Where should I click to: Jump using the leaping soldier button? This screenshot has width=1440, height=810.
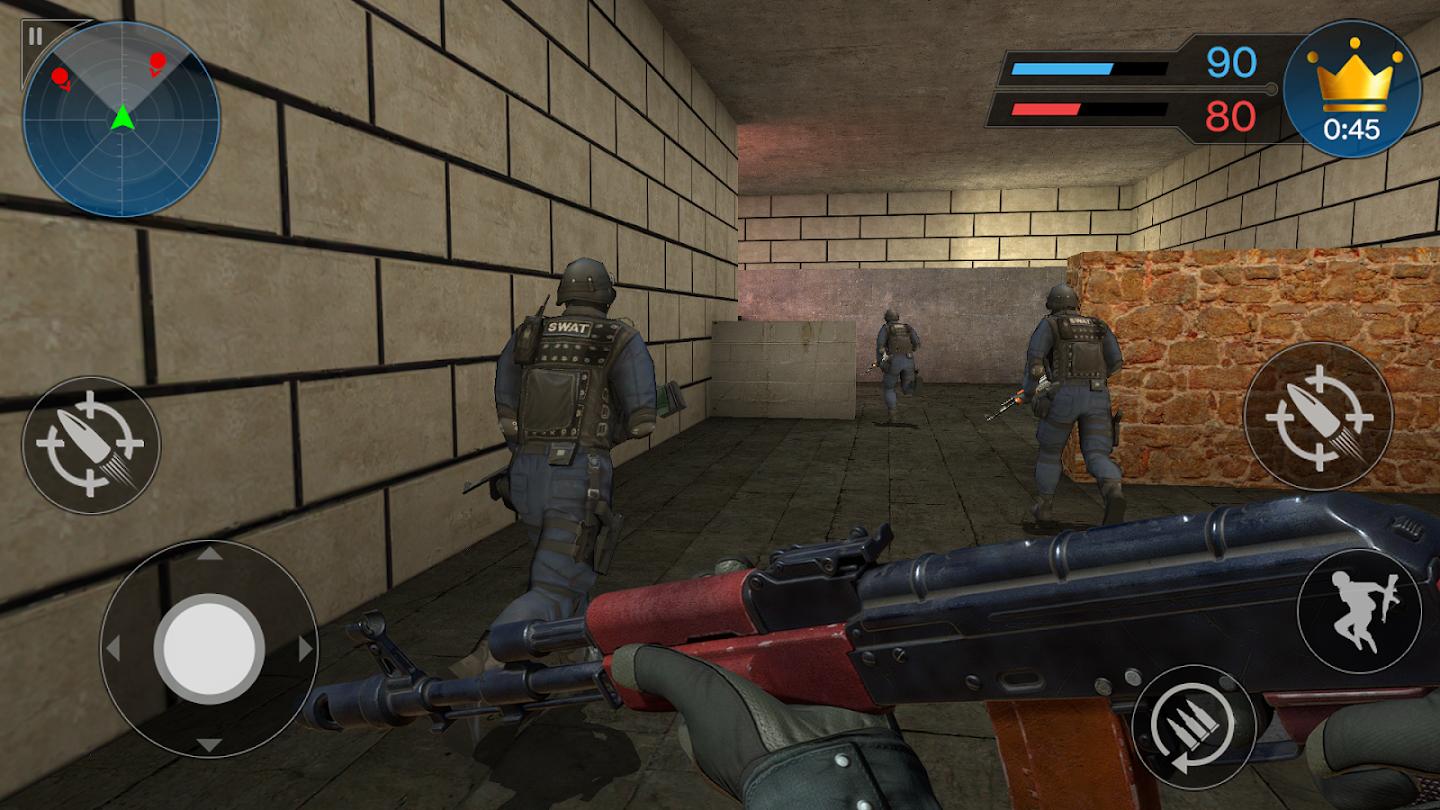[1358, 610]
